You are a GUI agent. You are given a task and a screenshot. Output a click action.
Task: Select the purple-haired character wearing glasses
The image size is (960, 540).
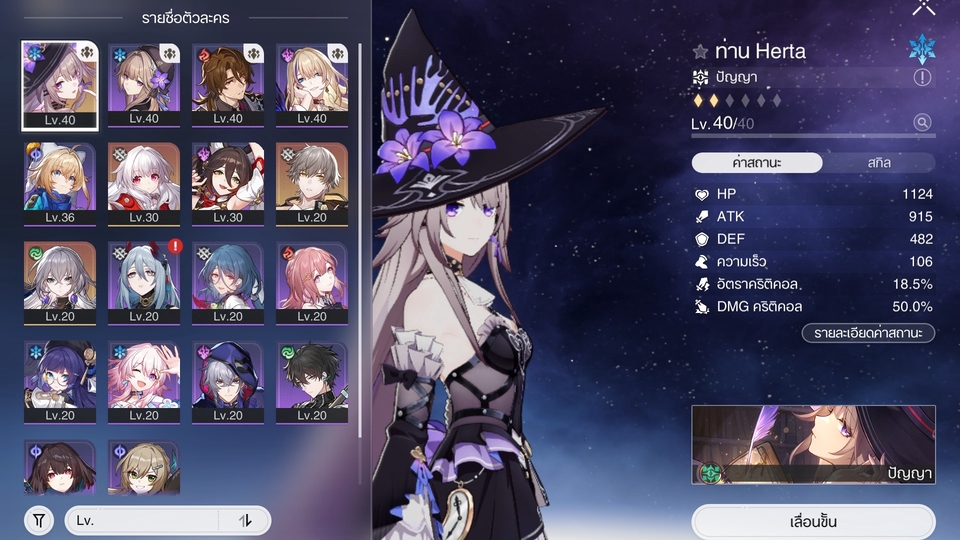click(x=60, y=382)
